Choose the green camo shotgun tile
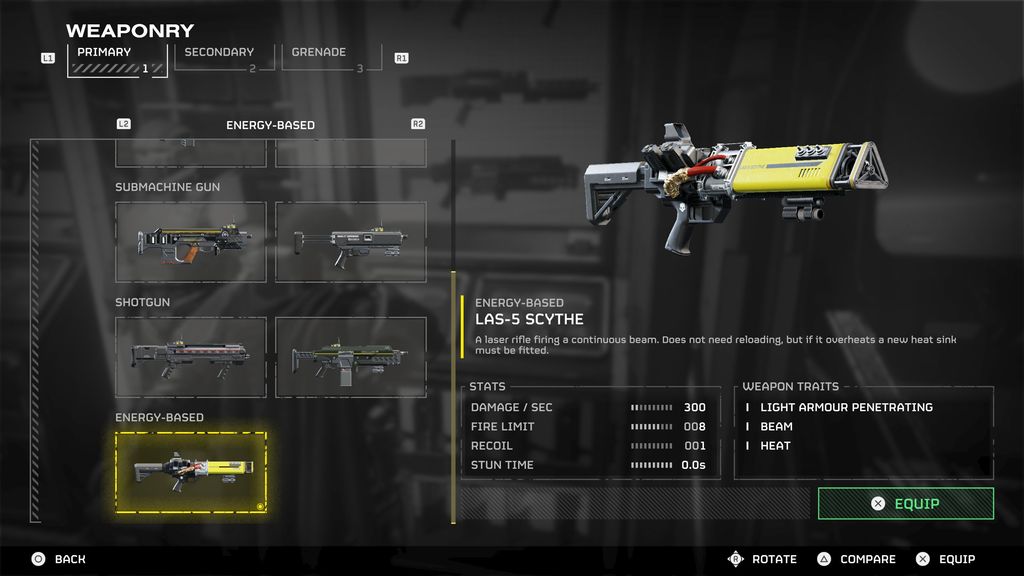 (x=351, y=357)
